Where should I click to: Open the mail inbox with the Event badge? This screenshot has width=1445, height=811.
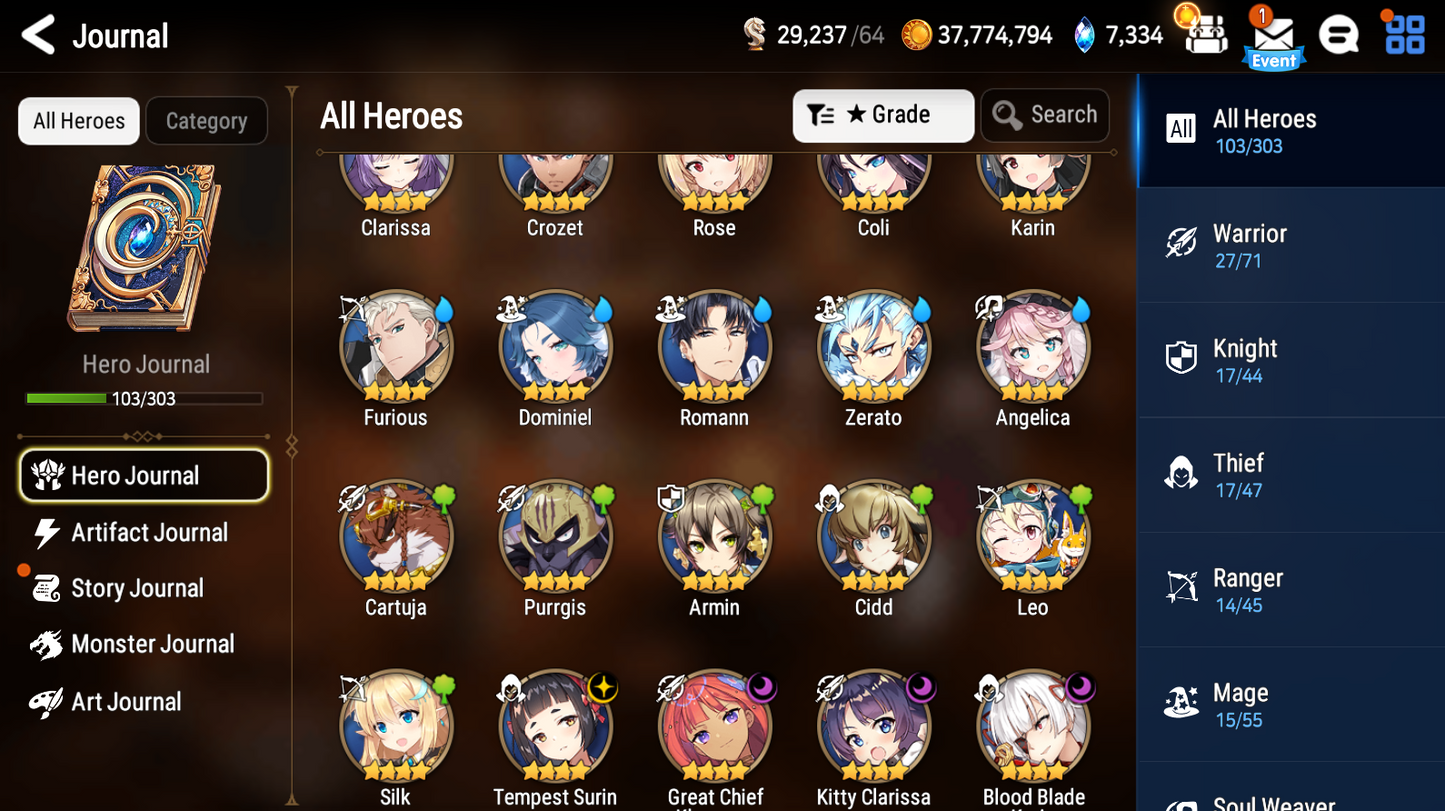pos(1273,33)
